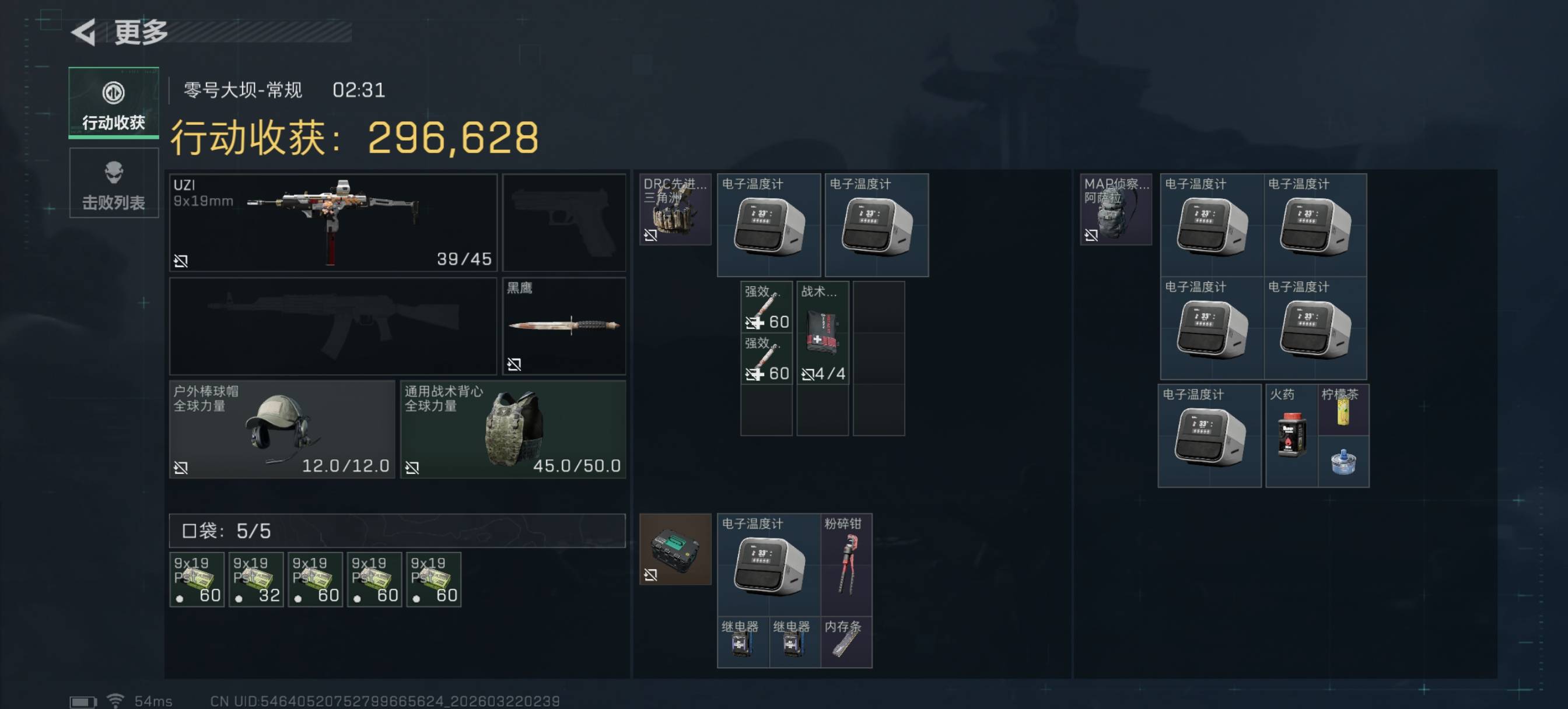1568x709 pixels.
Task: Select the UZI weapon slot
Action: click(332, 223)
